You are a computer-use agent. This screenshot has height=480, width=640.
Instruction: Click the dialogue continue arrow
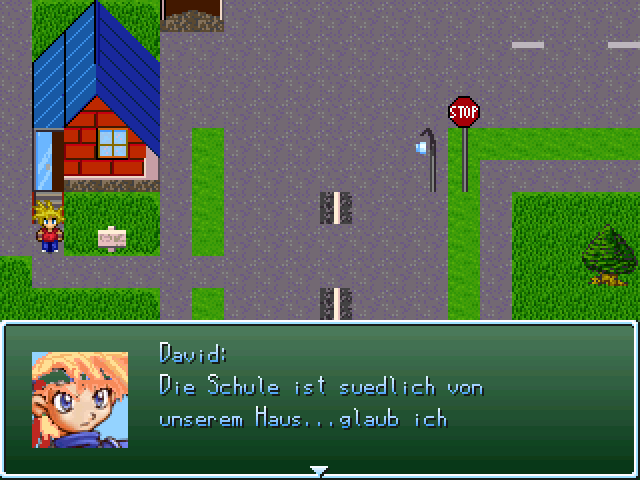click(x=318, y=470)
